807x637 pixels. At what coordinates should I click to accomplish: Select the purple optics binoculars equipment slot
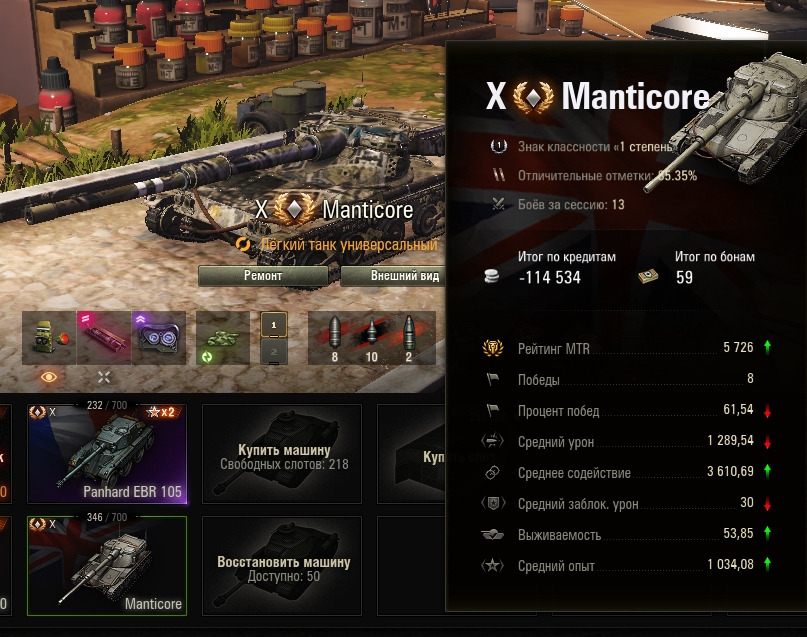click(x=159, y=338)
